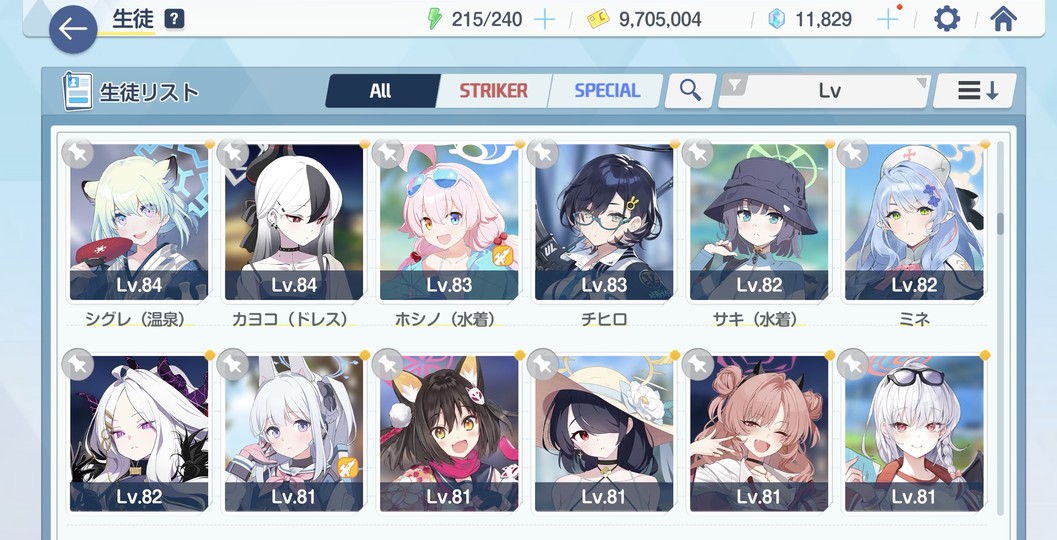Image resolution: width=1057 pixels, height=540 pixels.
Task: Switch to the STRIKER tab
Action: pyautogui.click(x=493, y=91)
